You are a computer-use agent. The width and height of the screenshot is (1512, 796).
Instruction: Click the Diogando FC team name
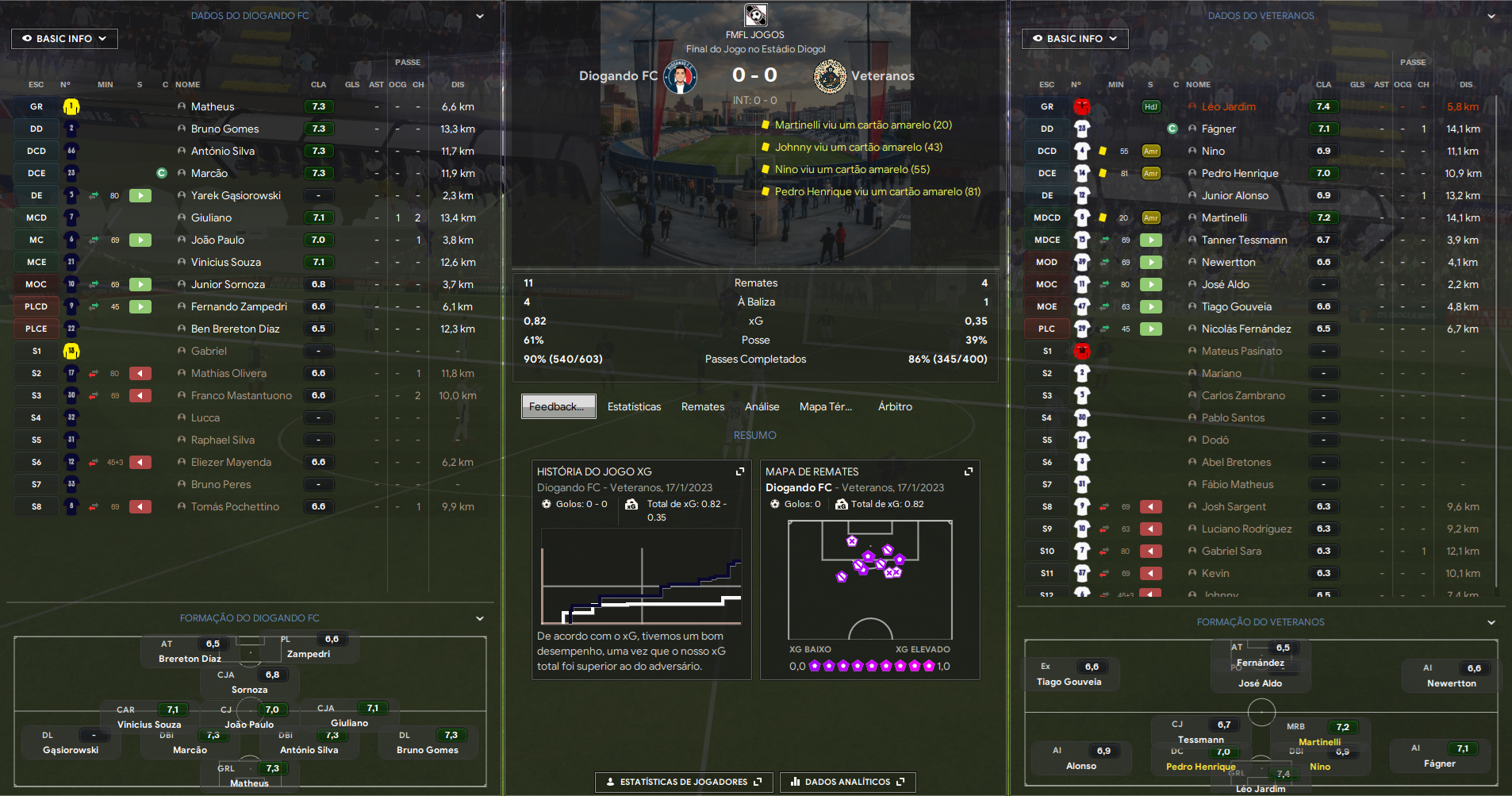coord(618,76)
